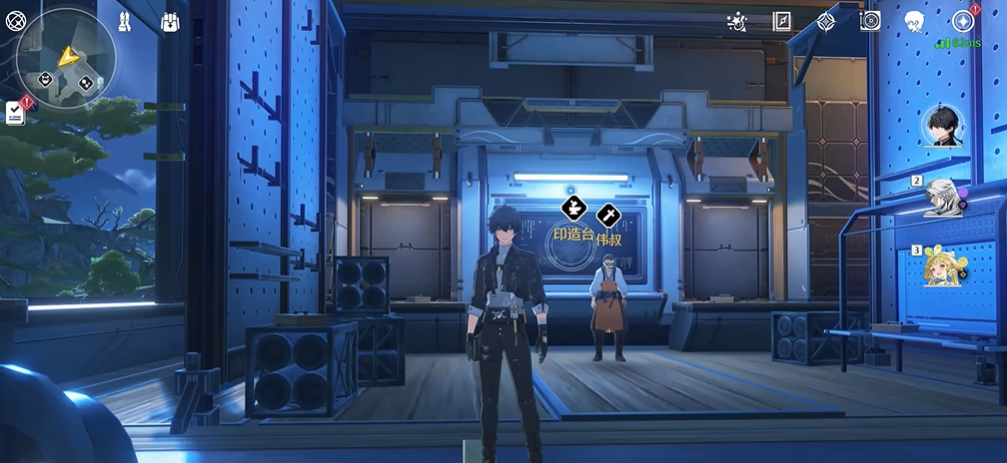Select the black-haired active character portrait

tap(945, 126)
